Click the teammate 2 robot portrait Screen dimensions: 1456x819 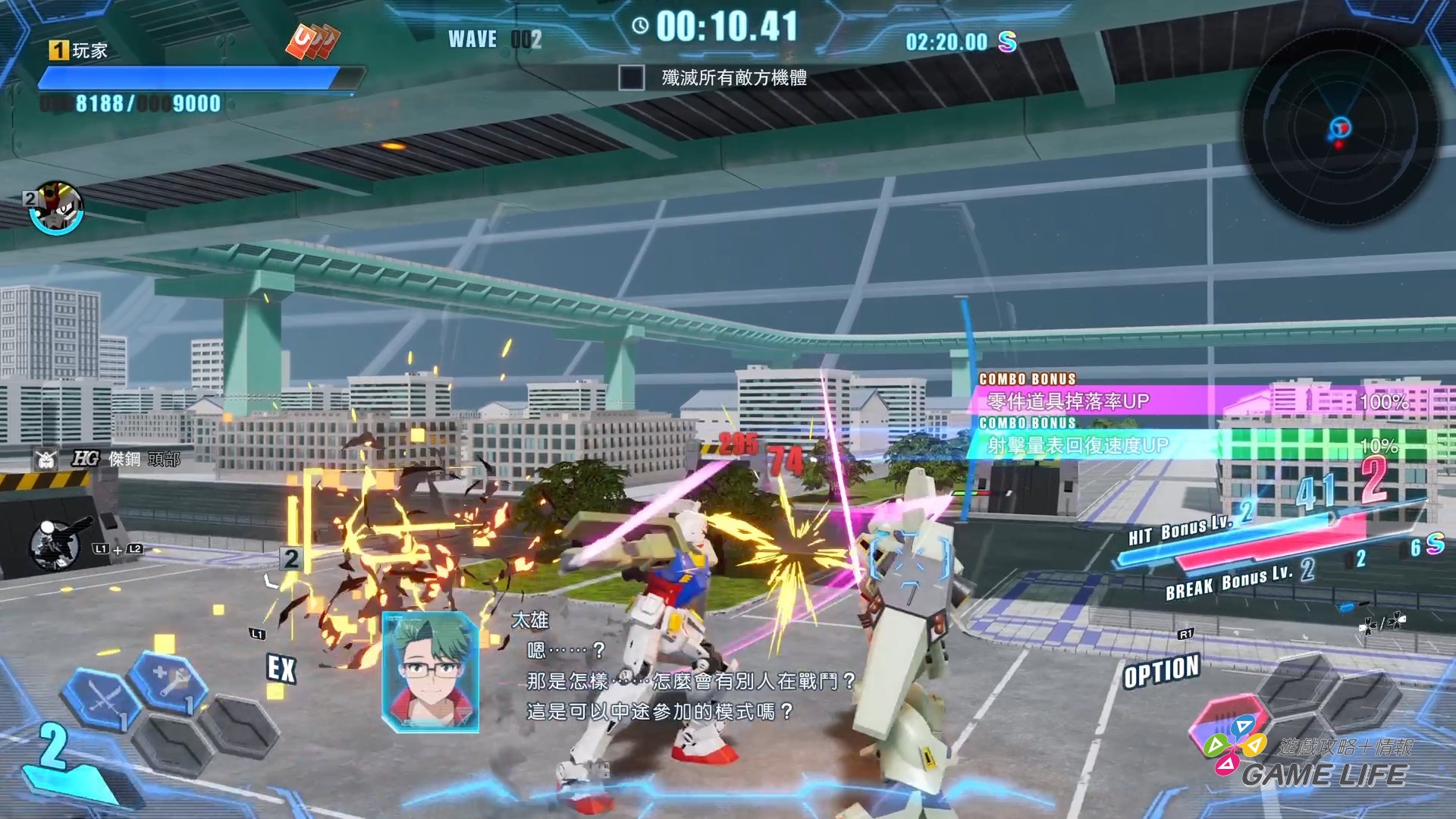coord(57,207)
